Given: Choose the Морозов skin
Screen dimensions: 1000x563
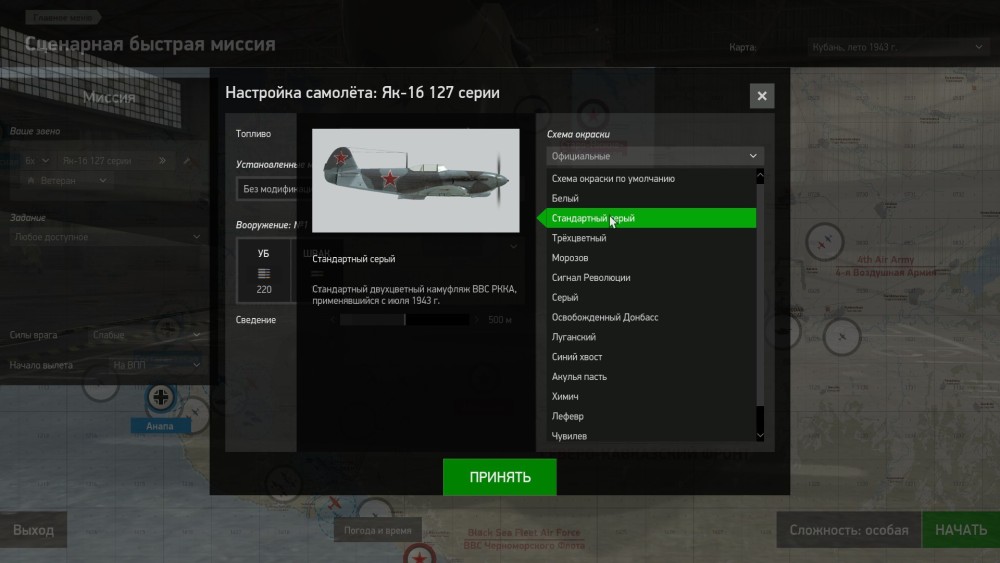Looking at the screenshot, I should coord(570,258).
